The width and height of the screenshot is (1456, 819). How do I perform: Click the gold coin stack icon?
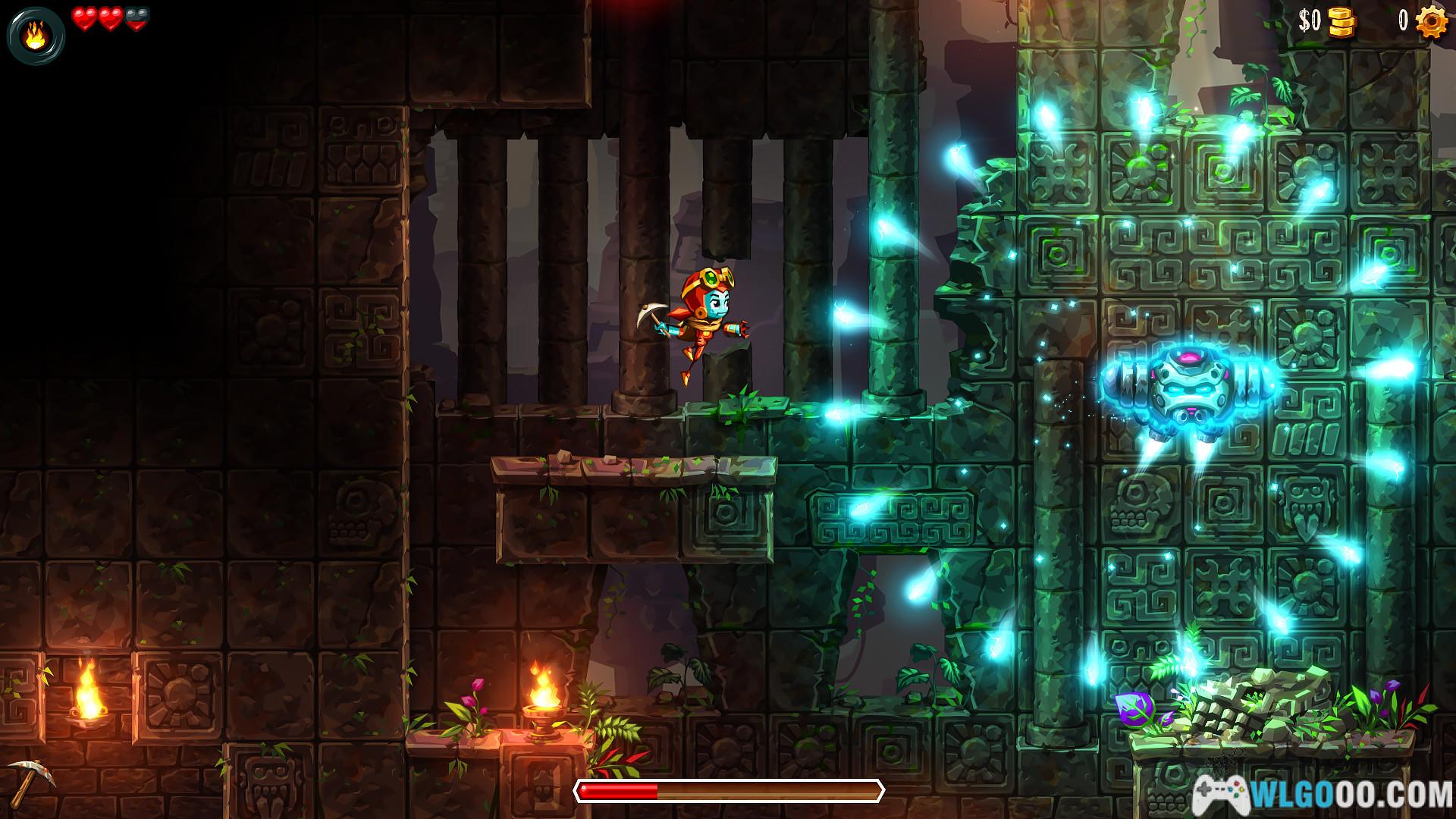pos(1341,22)
